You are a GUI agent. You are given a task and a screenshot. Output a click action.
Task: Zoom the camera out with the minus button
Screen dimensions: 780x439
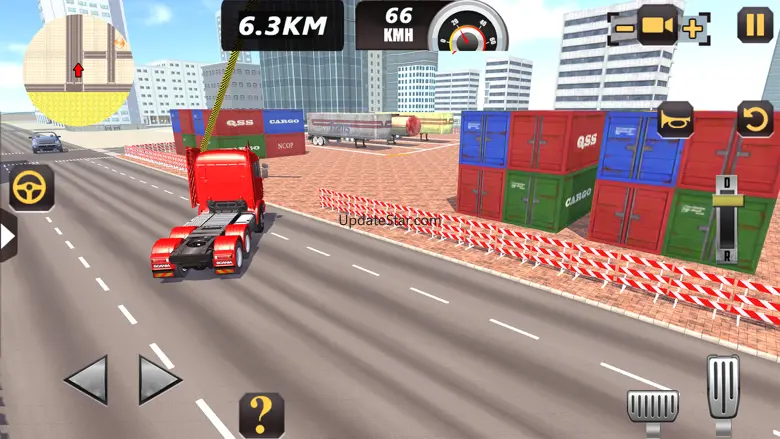click(624, 28)
